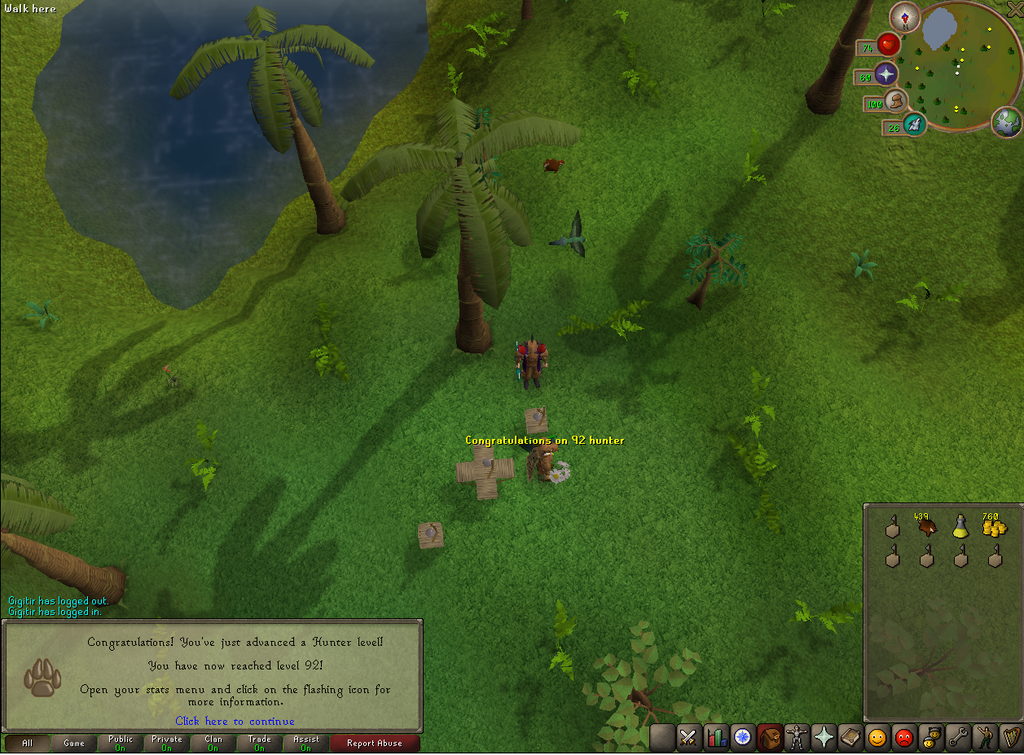Open the options wrench tab

click(957, 739)
